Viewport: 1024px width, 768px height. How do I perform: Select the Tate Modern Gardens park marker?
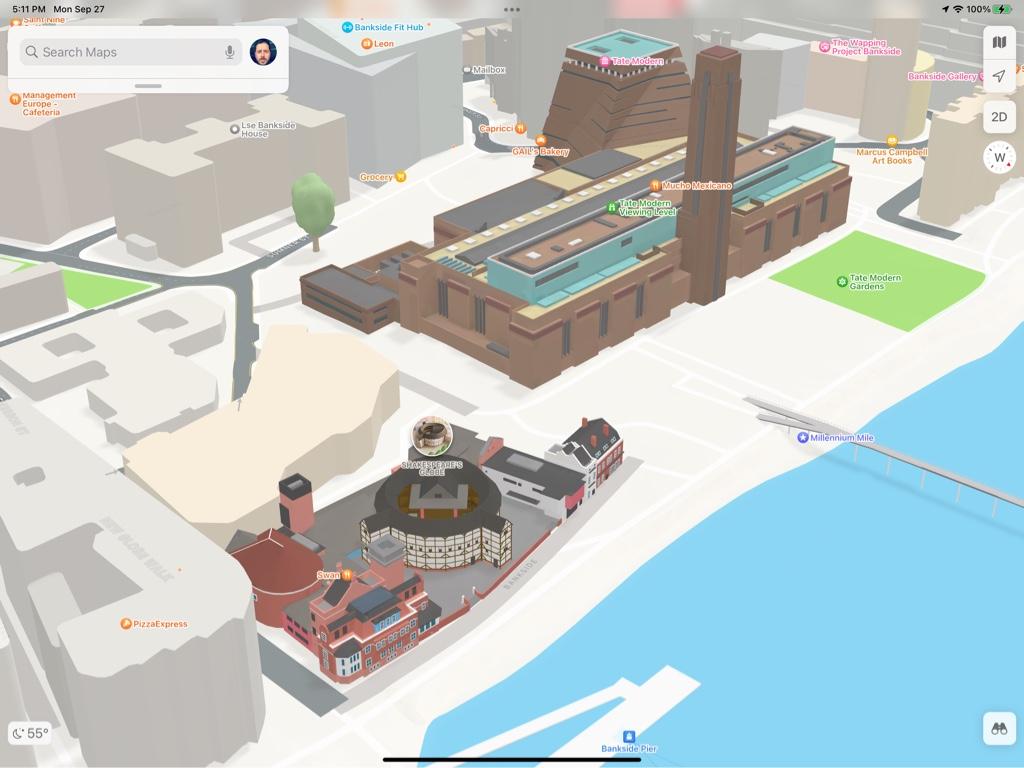842,282
